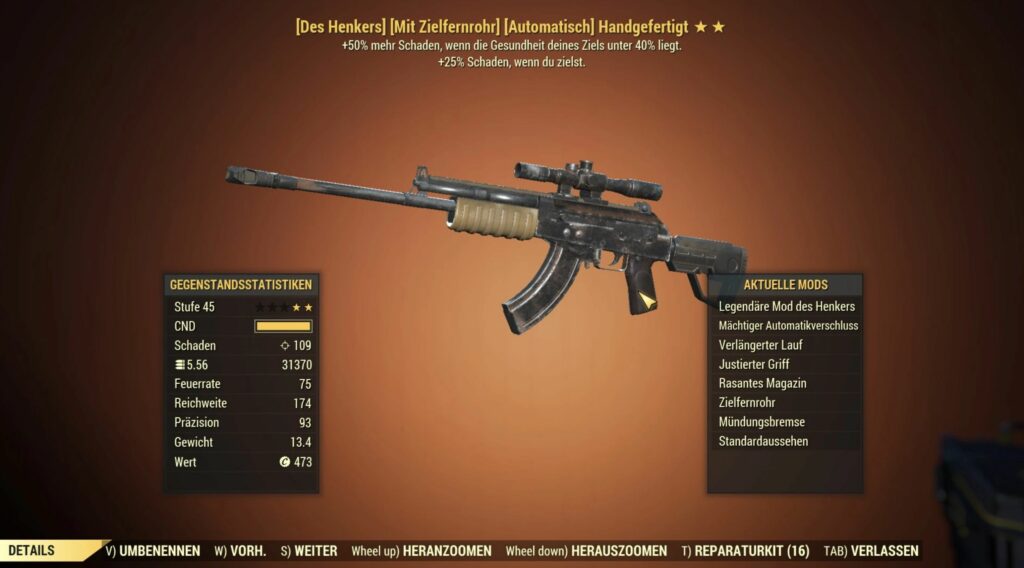Zoom out using Herauszoomen
The height and width of the screenshot is (568, 1024).
(x=586, y=551)
